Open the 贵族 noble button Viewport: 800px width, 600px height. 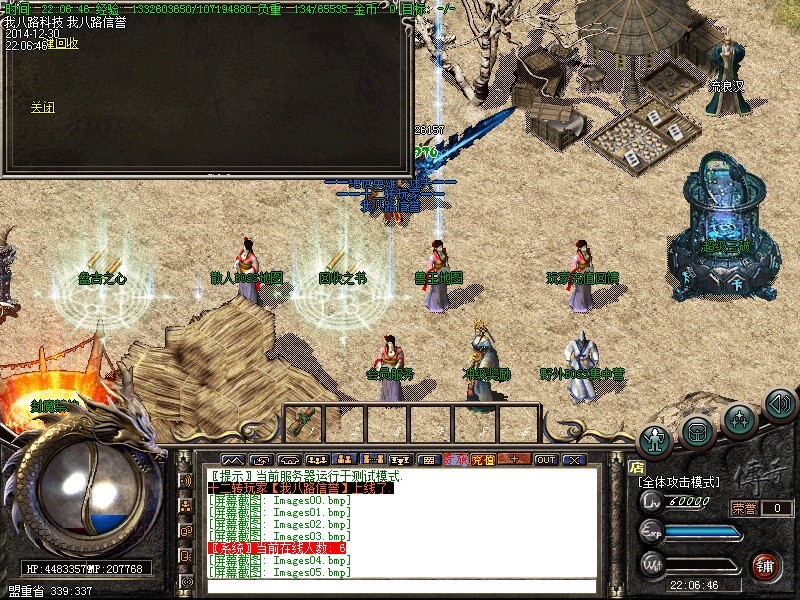coord(456,459)
